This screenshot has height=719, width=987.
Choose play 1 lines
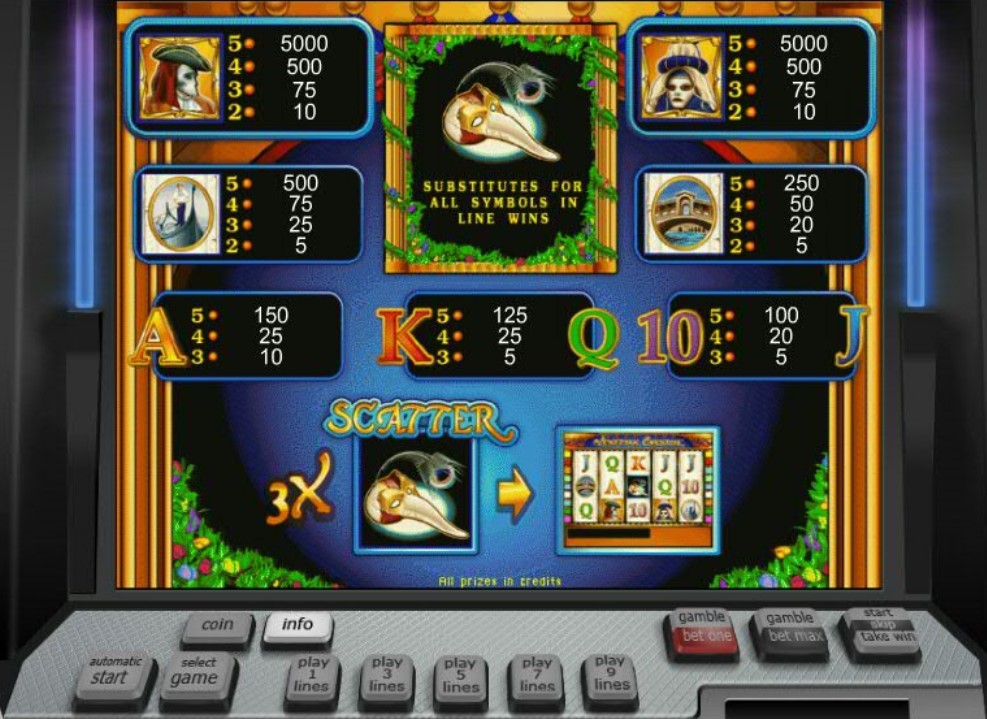pos(312,677)
